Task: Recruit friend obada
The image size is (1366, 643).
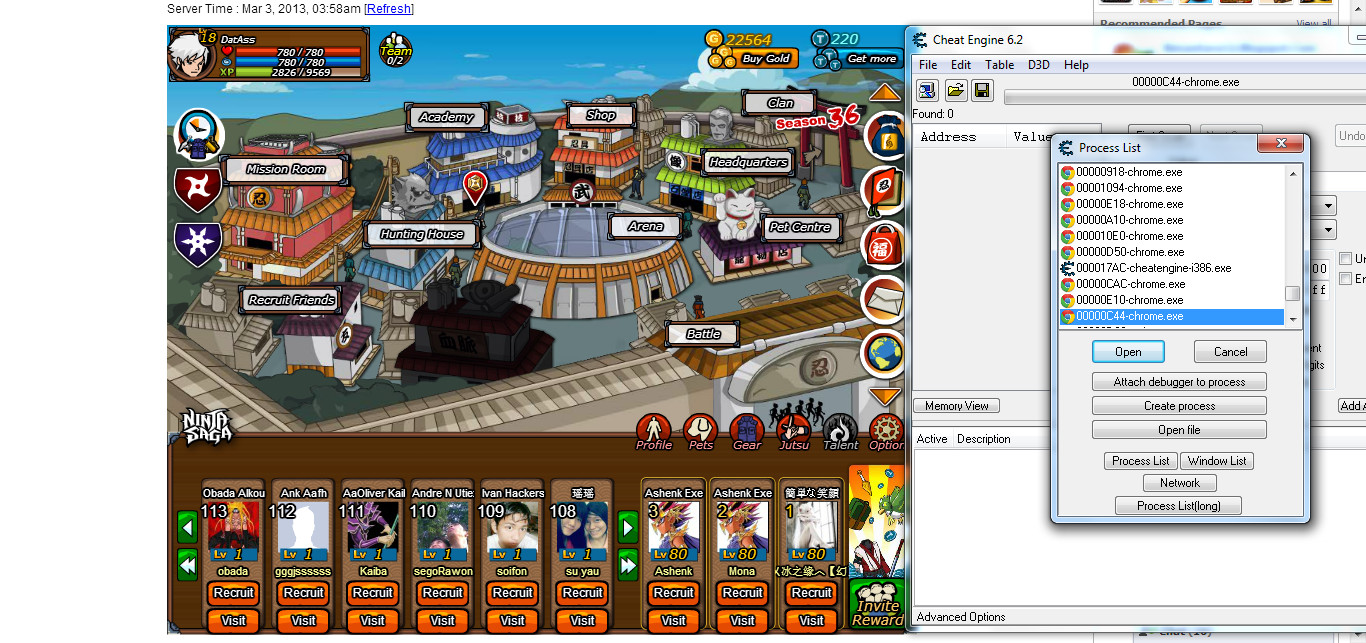Action: click(233, 593)
